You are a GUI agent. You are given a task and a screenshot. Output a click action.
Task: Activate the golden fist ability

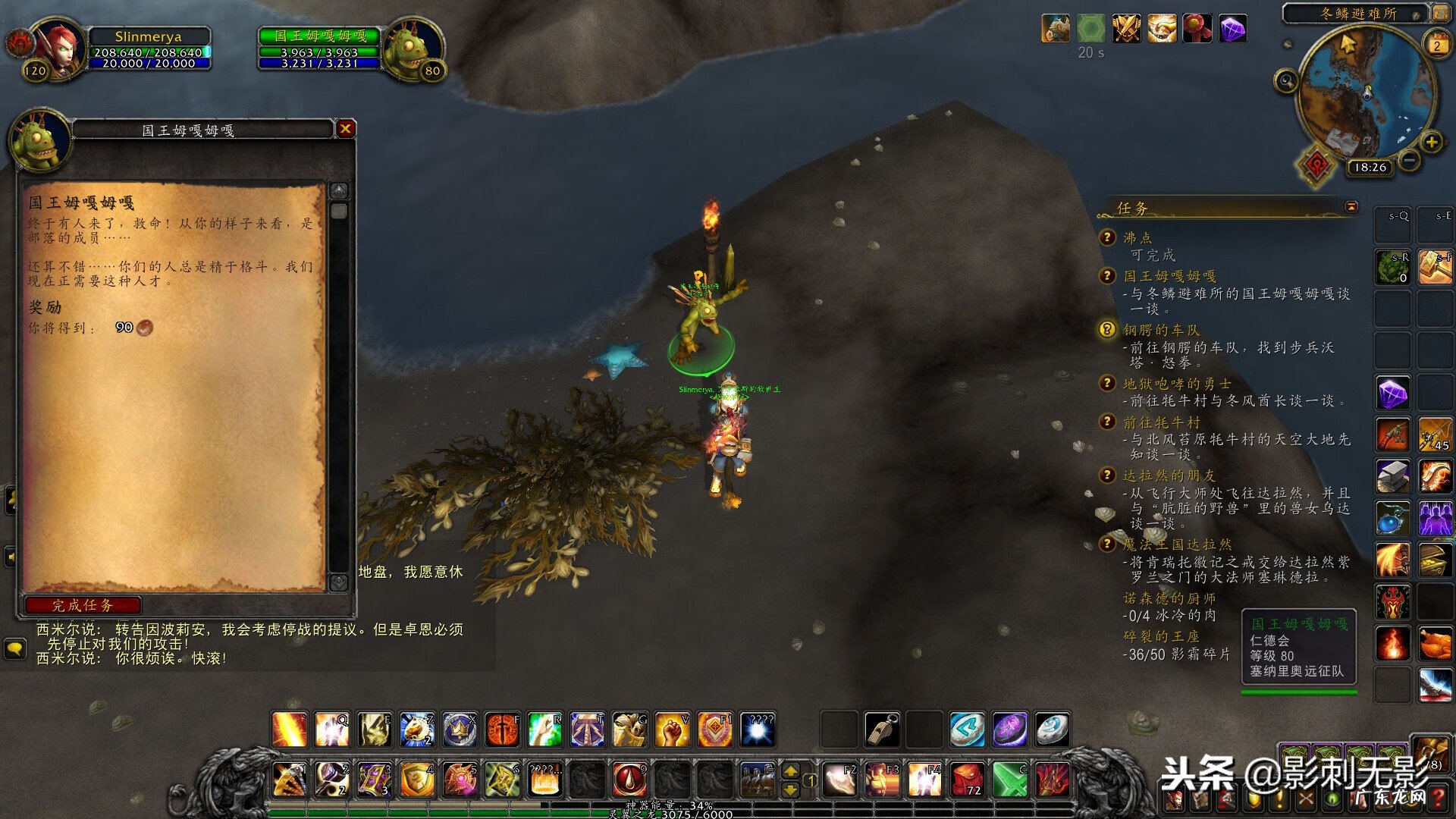point(672,730)
